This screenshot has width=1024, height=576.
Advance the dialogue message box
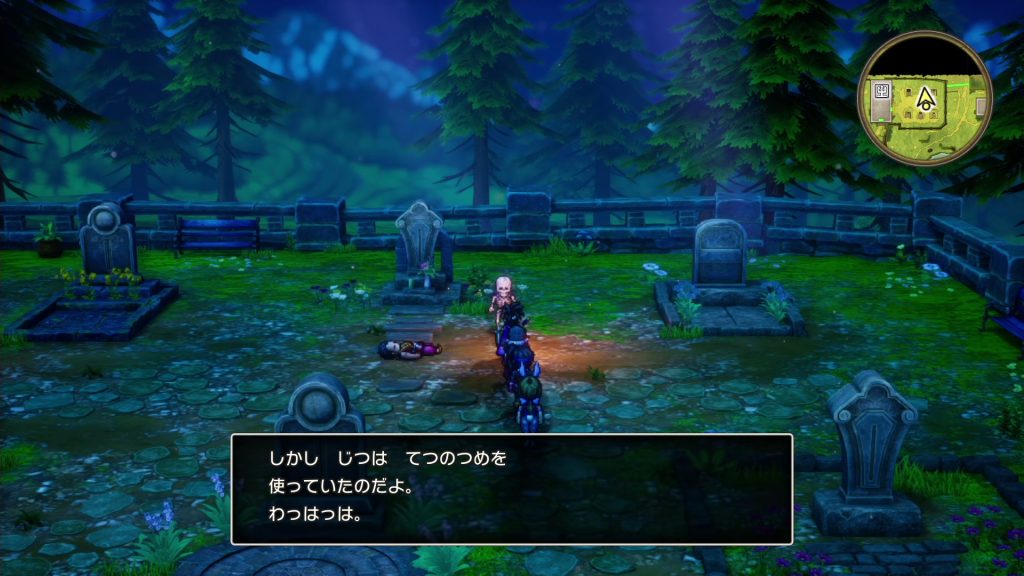(512, 489)
